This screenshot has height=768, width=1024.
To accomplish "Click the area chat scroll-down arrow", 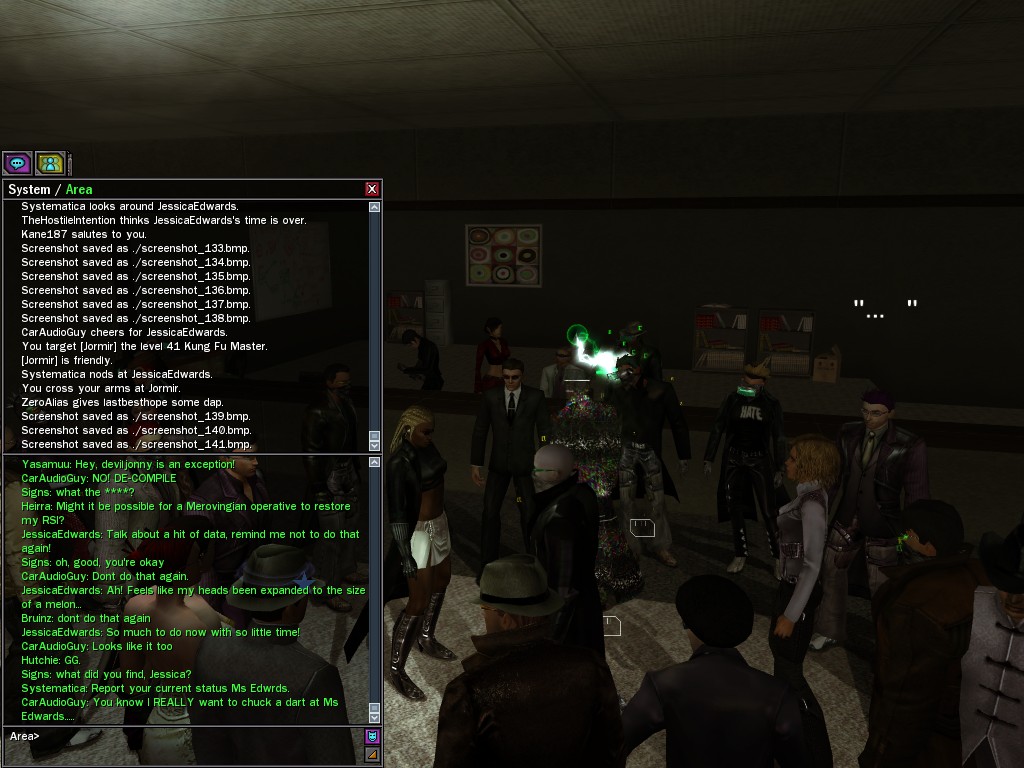I will point(375,717).
